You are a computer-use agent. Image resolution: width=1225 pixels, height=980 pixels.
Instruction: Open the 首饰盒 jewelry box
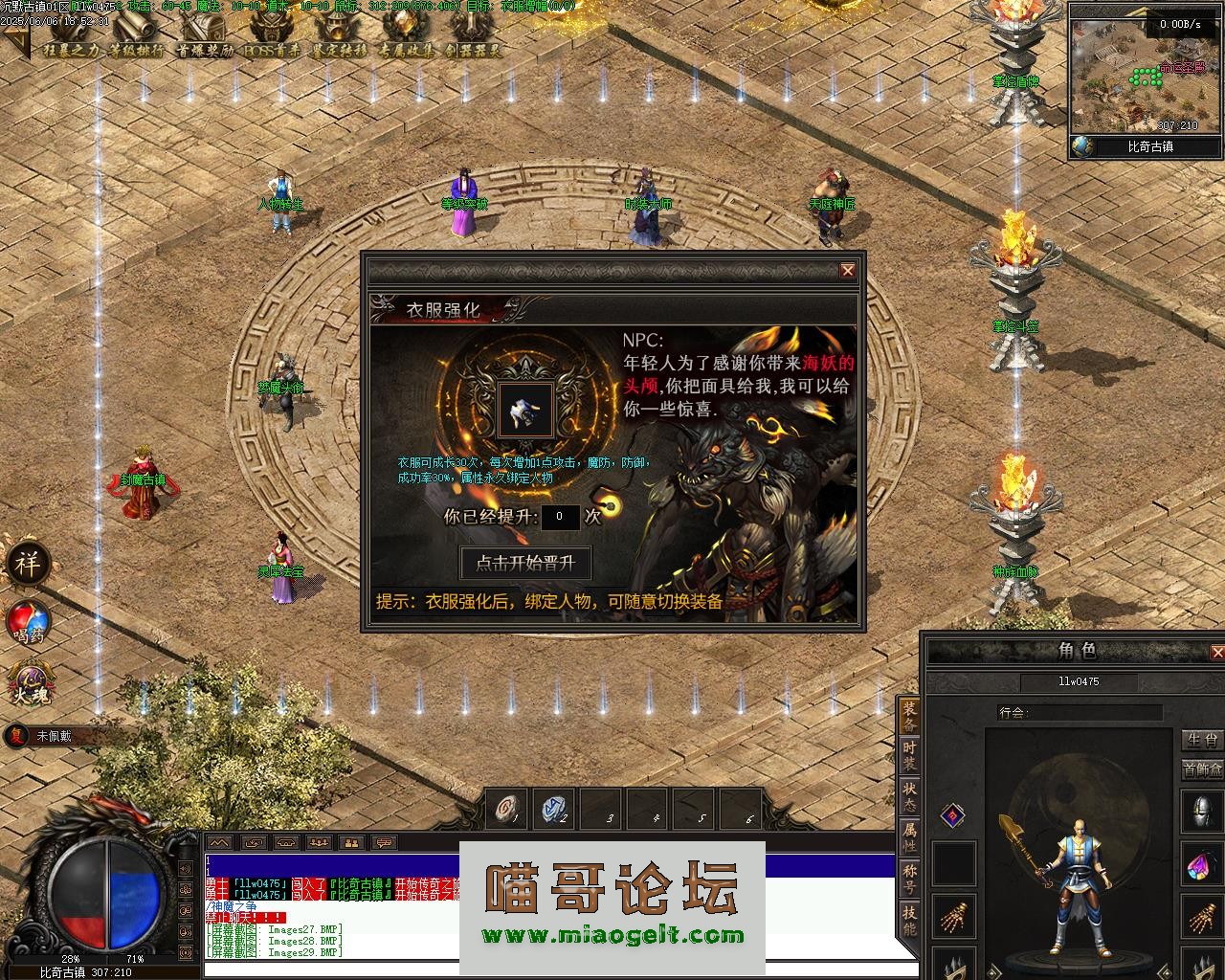1203,768
